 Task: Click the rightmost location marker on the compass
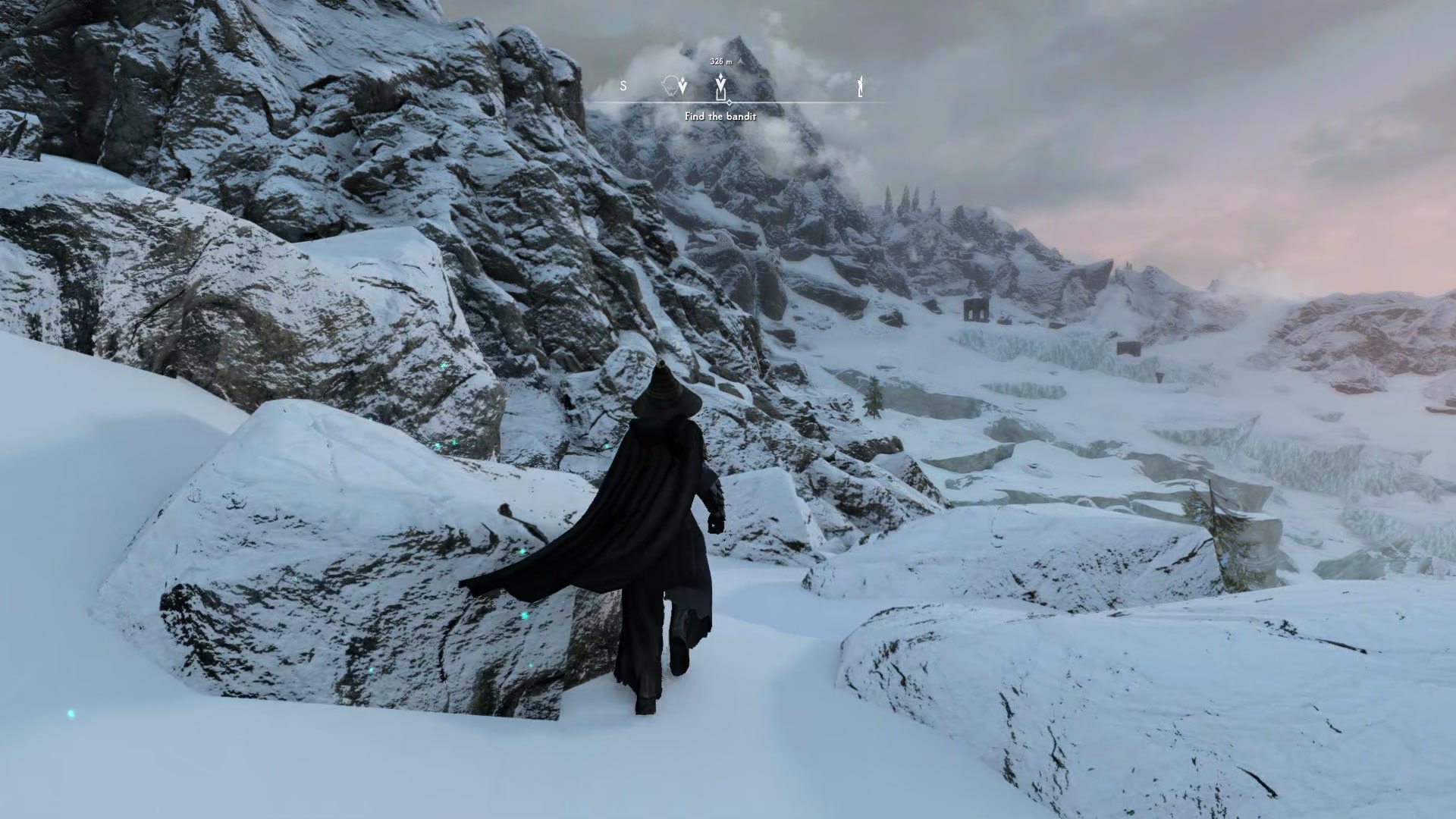(x=861, y=86)
